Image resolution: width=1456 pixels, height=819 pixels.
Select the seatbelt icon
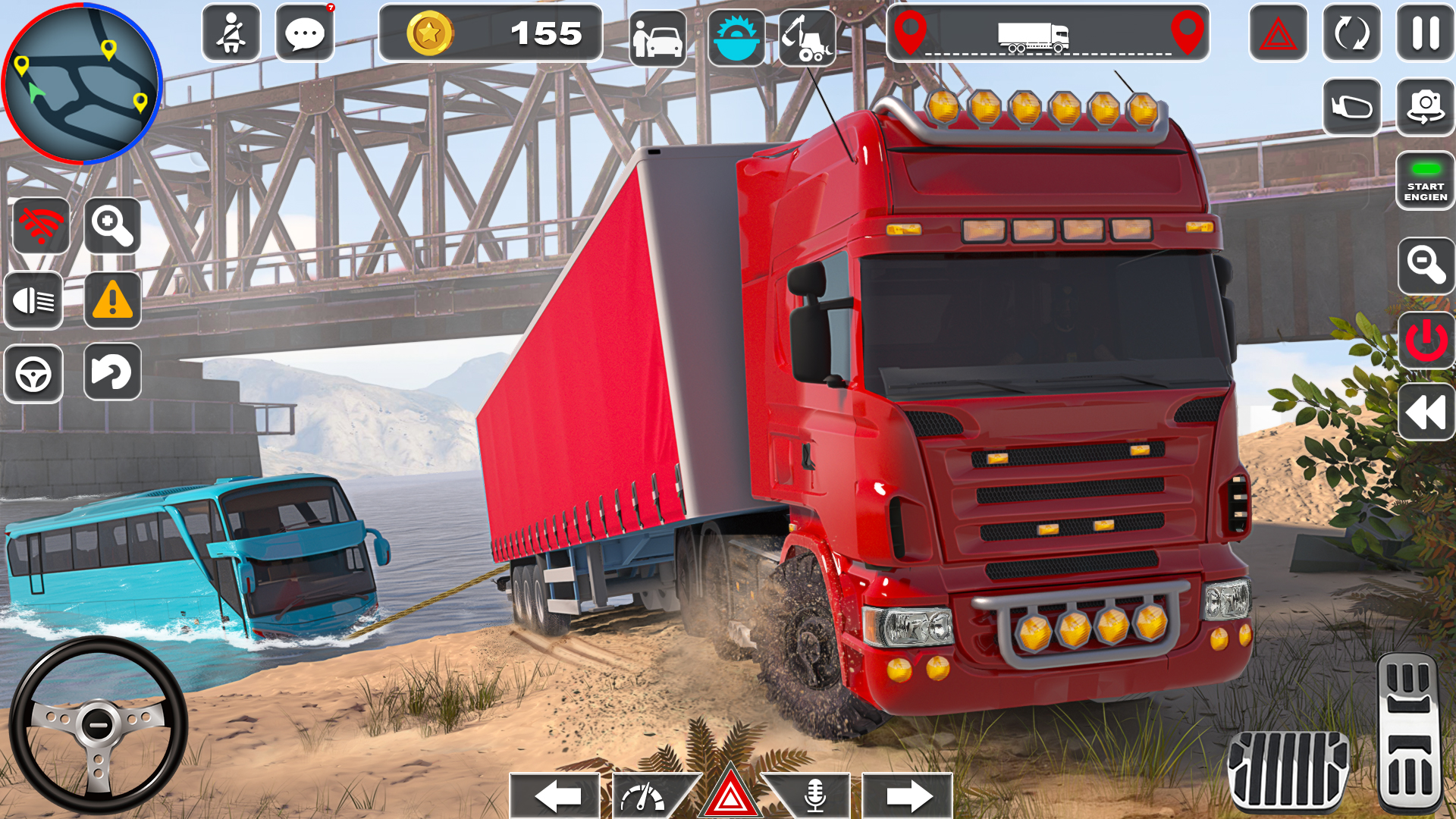point(232,33)
